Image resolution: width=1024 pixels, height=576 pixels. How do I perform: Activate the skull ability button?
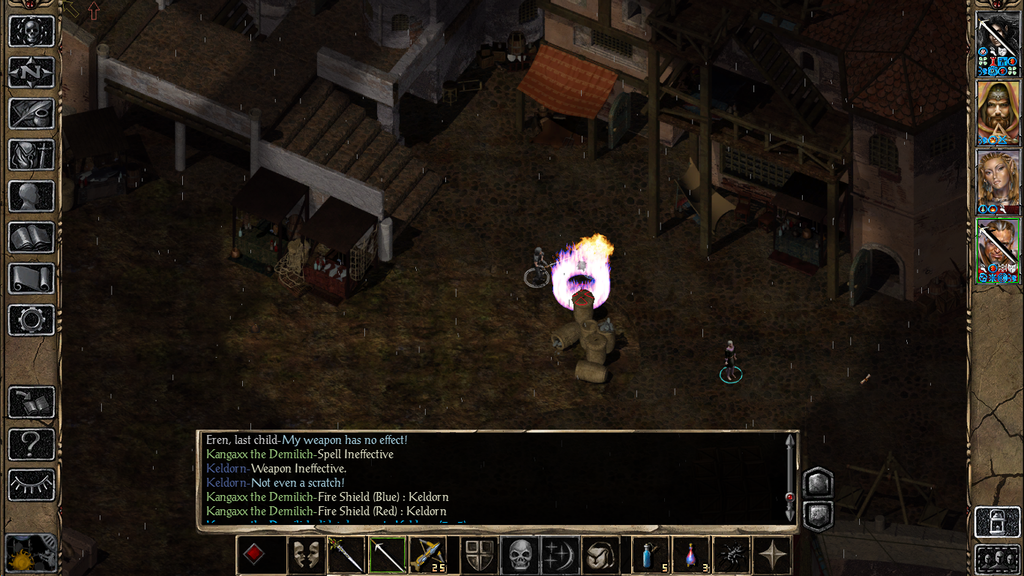click(520, 555)
